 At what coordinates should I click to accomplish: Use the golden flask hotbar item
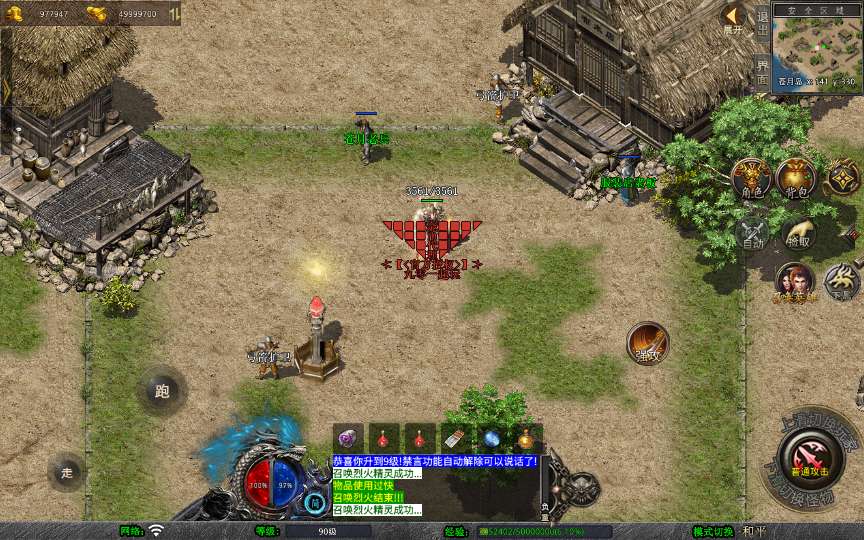[x=526, y=438]
